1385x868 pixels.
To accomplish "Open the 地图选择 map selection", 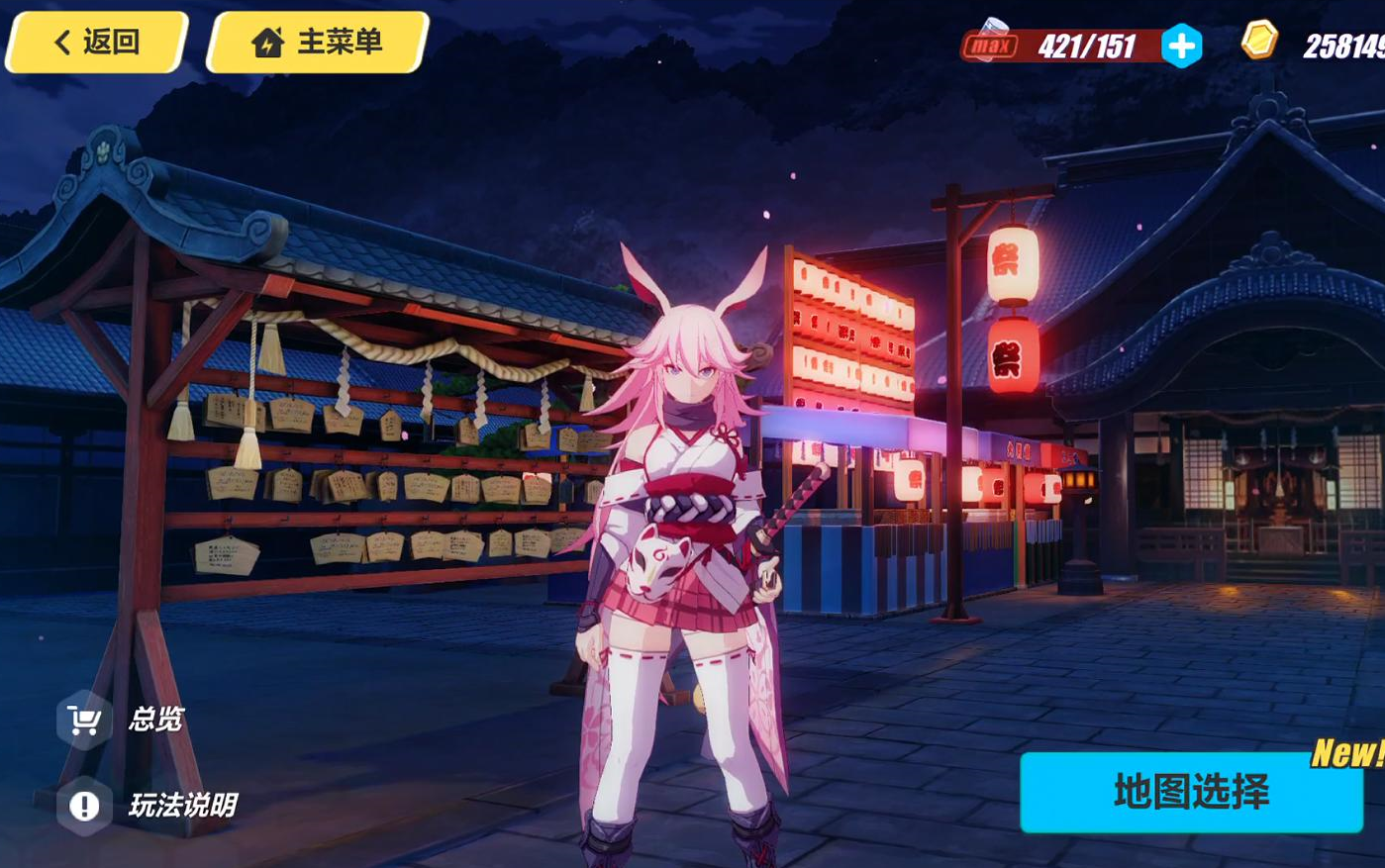I will tap(1191, 792).
